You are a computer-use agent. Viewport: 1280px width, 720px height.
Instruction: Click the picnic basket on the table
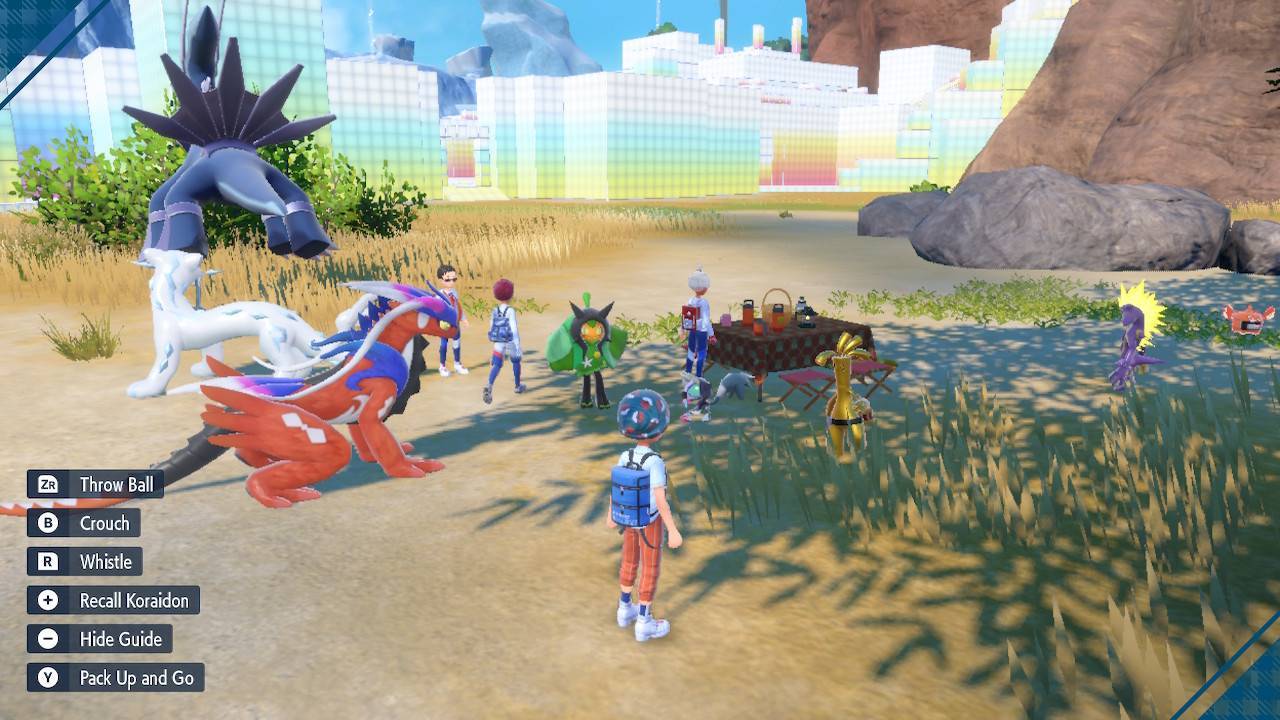(x=776, y=302)
